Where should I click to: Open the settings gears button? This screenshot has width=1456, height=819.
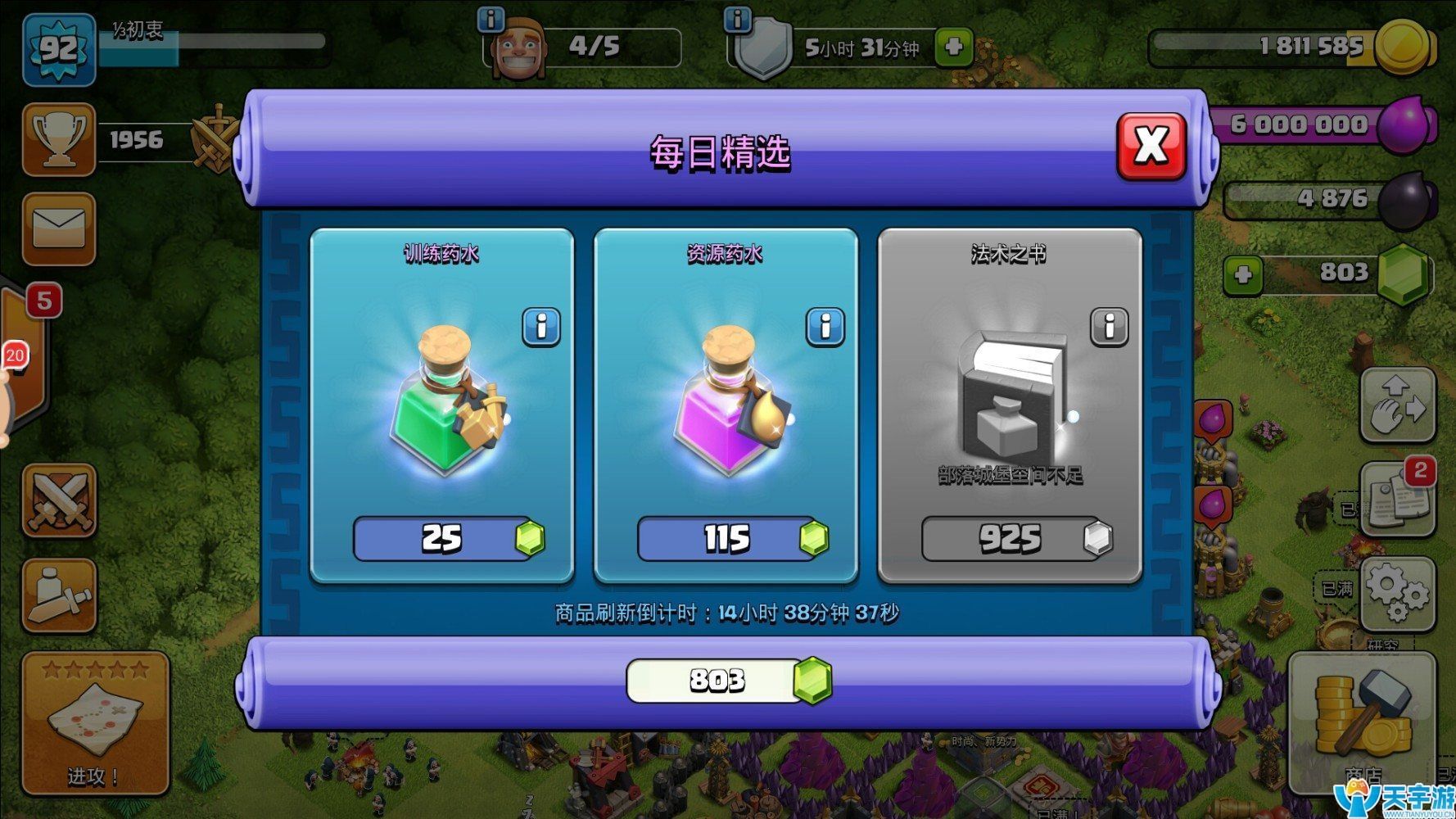pyautogui.click(x=1397, y=593)
